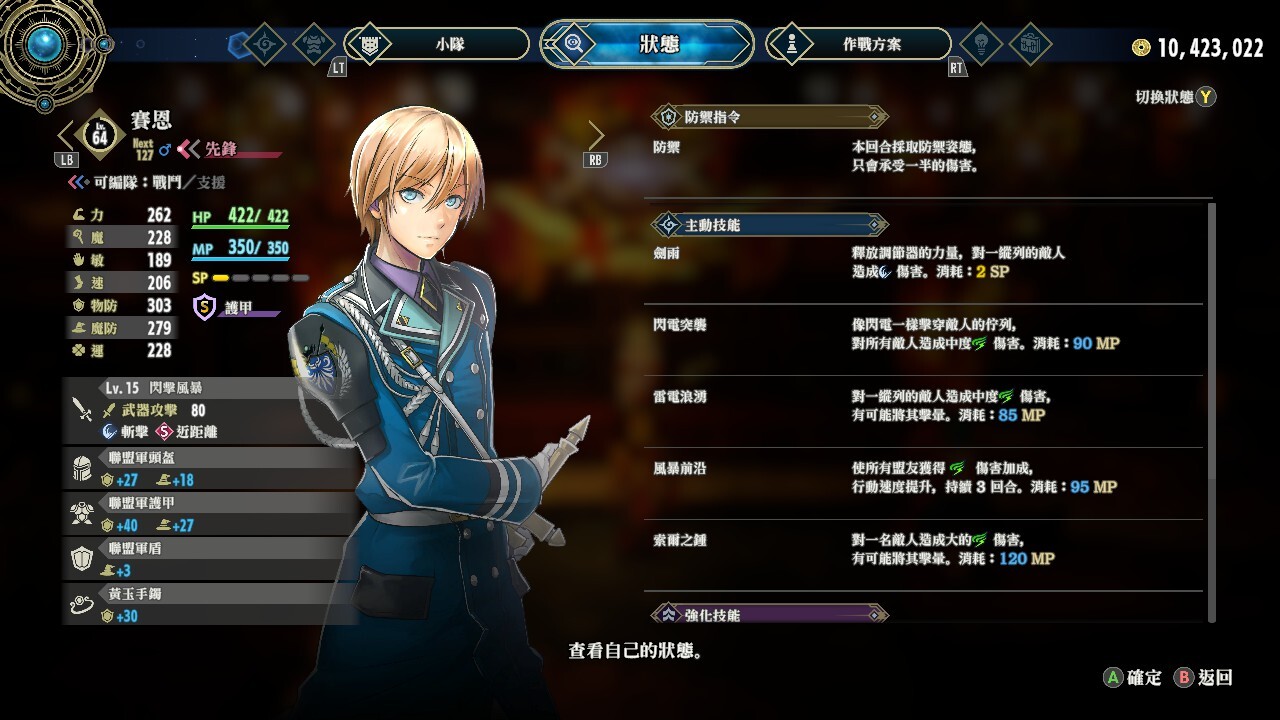Open the lightbulb icon tab
1280x720 pixels.
pos(981,44)
